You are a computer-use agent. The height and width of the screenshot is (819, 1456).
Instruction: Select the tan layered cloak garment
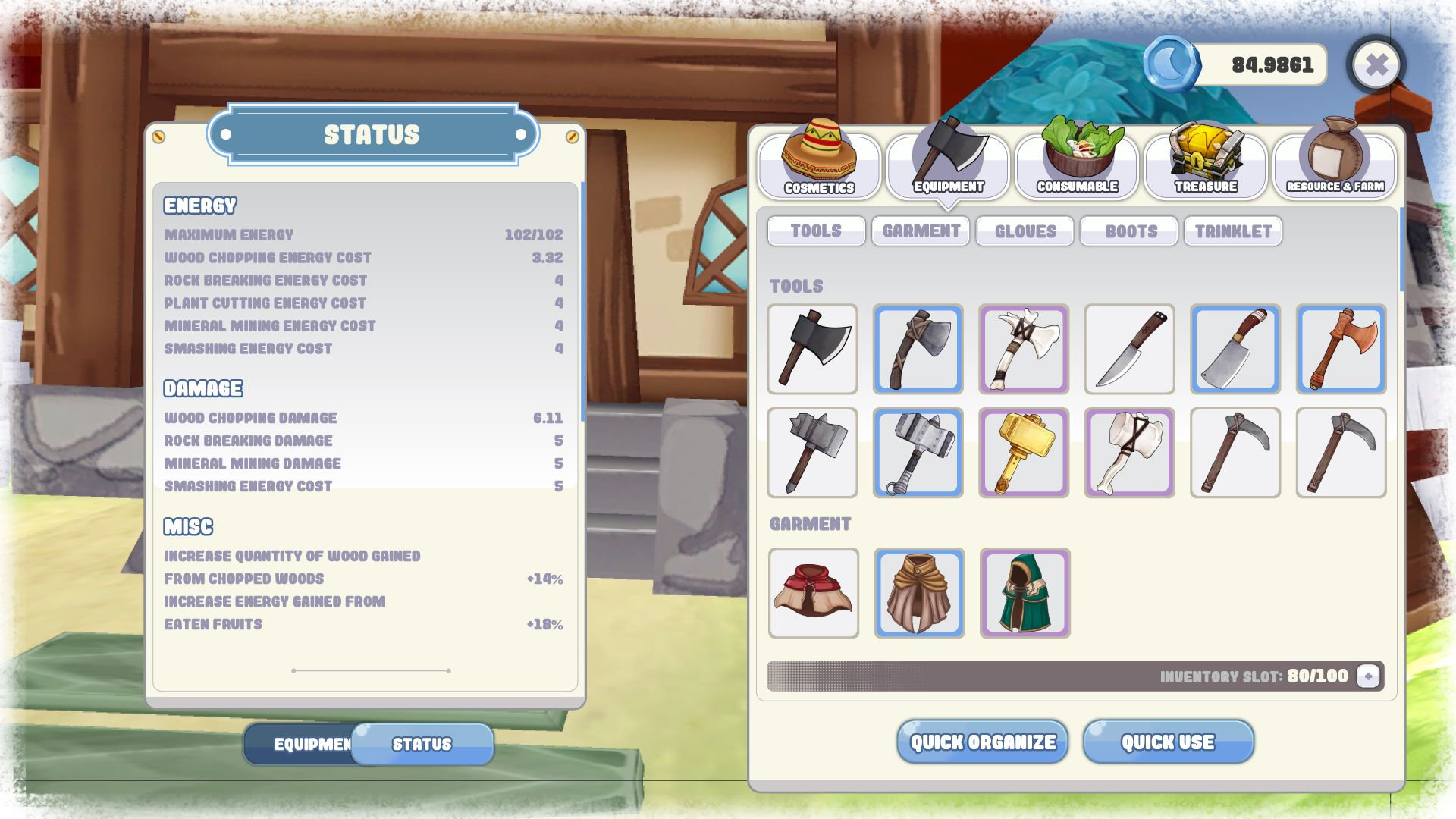tap(919, 594)
